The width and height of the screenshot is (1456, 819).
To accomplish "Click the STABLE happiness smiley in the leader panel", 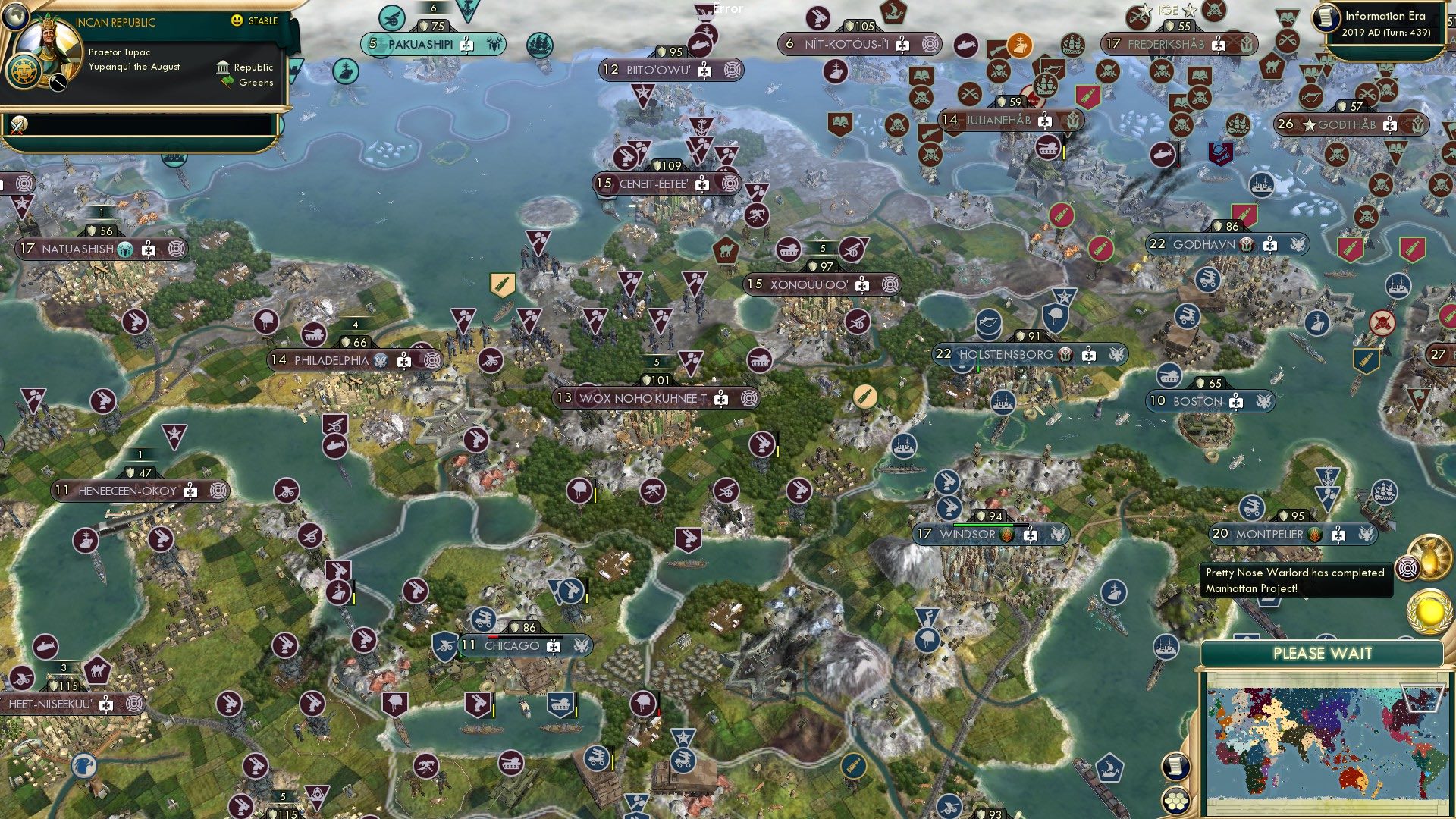I will [x=237, y=22].
